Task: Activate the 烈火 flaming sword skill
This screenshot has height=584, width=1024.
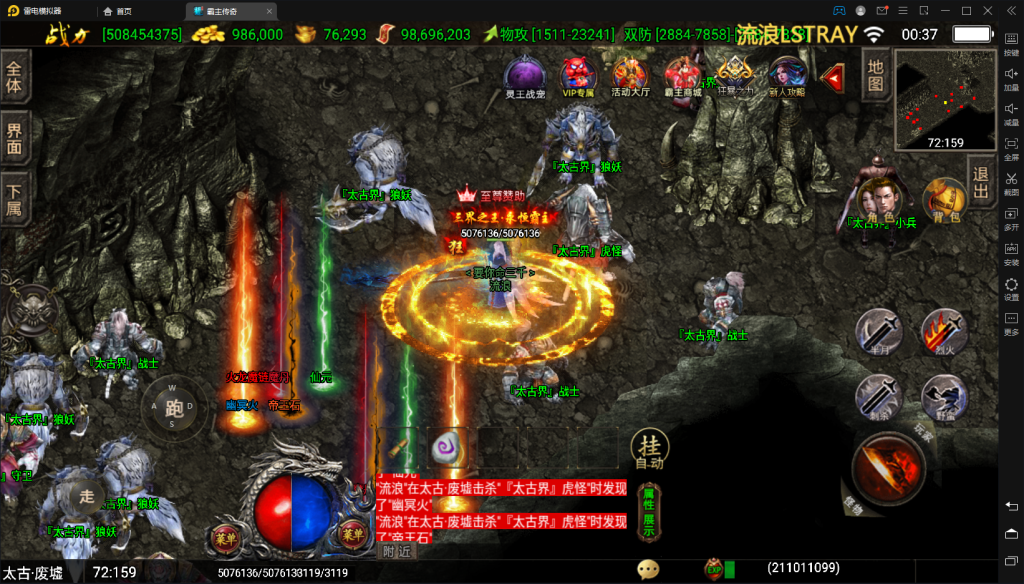Action: [x=943, y=331]
